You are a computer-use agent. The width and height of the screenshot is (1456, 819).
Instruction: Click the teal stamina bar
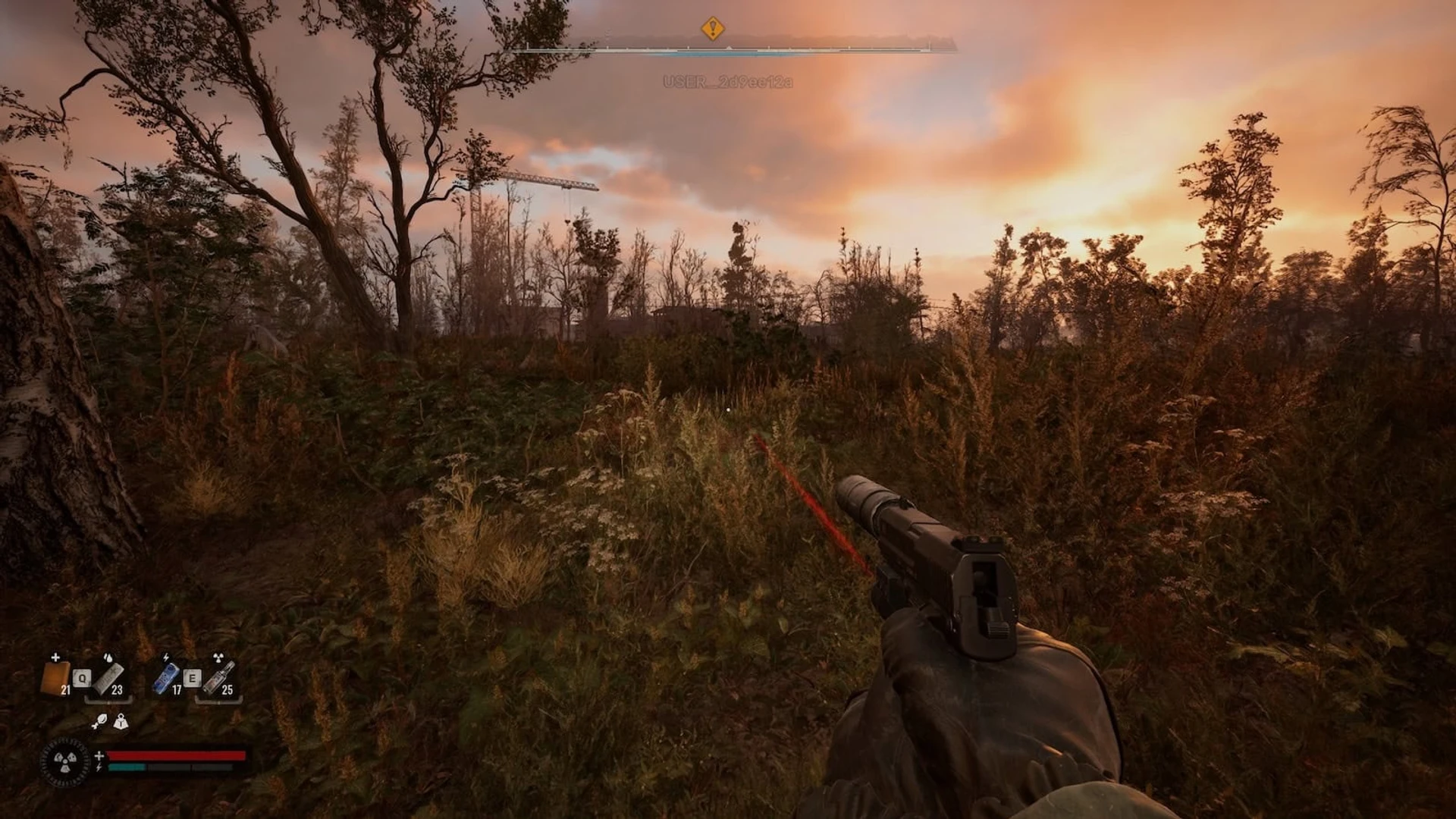(126, 767)
